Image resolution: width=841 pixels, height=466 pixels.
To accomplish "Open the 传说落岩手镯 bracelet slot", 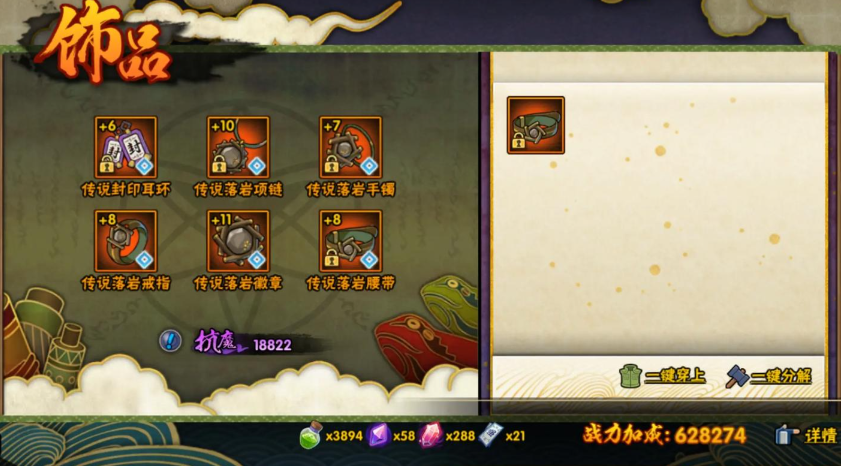I will click(350, 147).
